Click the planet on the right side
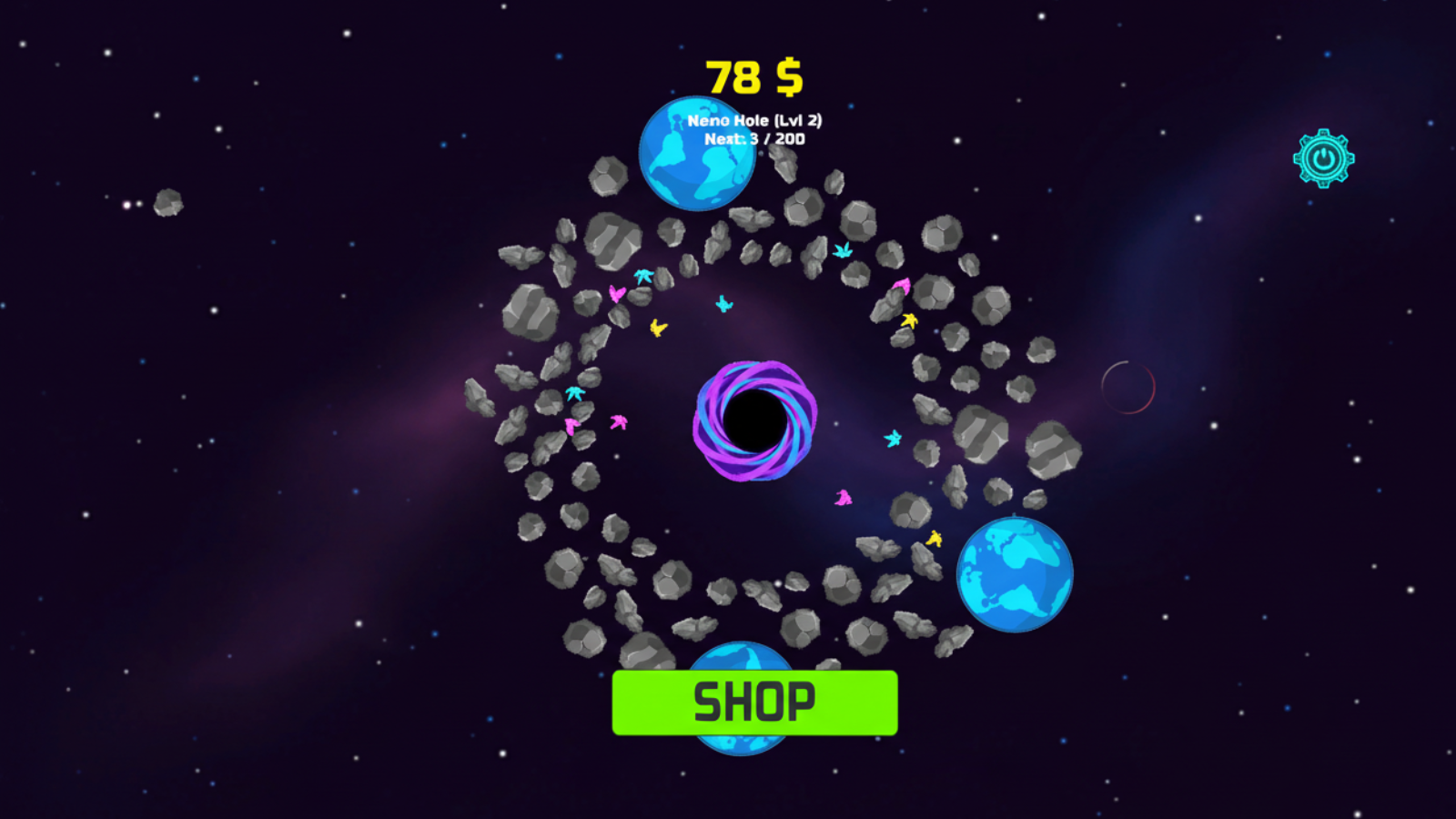The width and height of the screenshot is (1456, 819). point(1015,572)
